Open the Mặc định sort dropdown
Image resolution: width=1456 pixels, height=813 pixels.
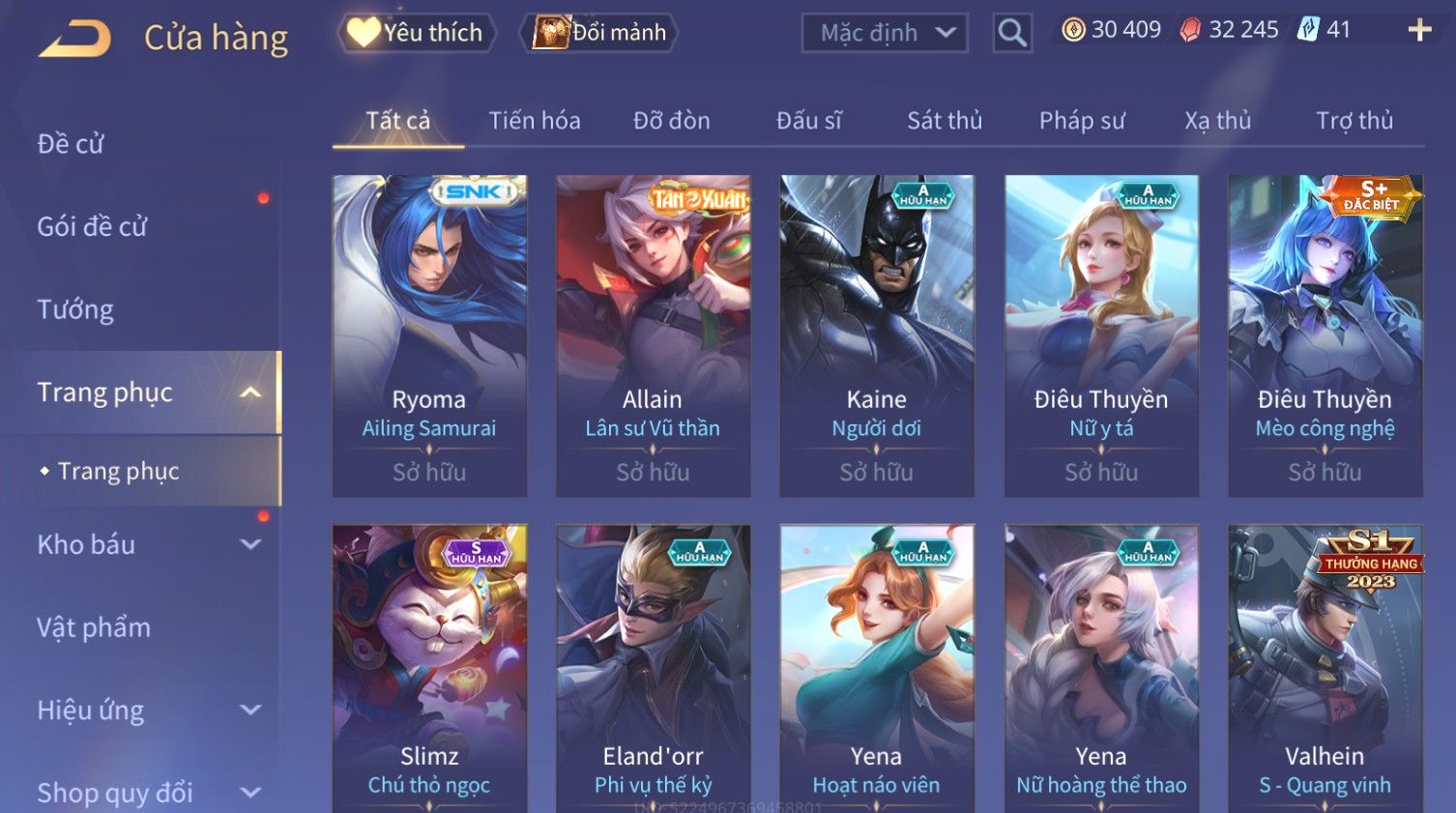pyautogui.click(x=885, y=33)
